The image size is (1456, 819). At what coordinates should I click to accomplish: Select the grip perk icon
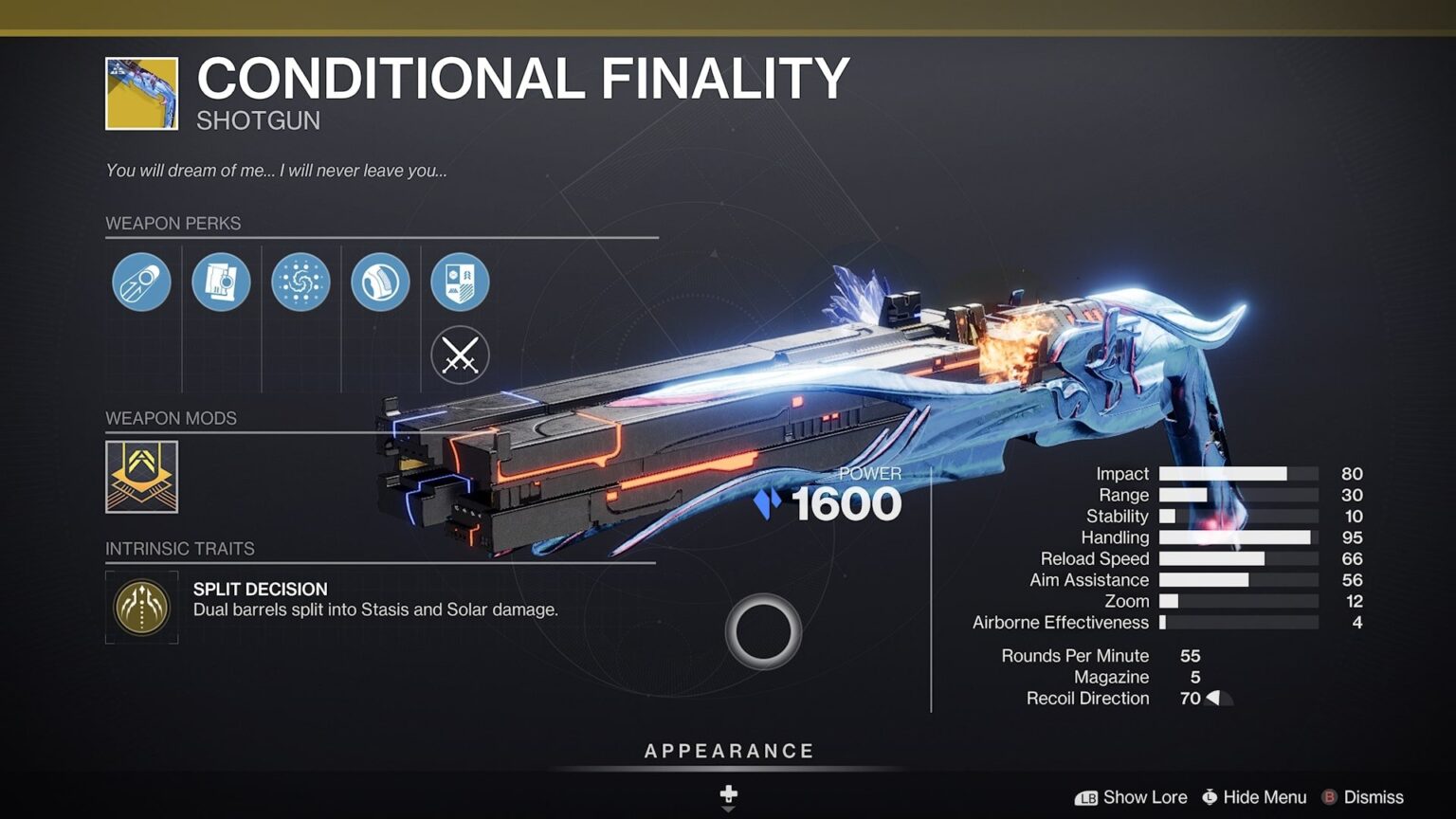coord(379,282)
